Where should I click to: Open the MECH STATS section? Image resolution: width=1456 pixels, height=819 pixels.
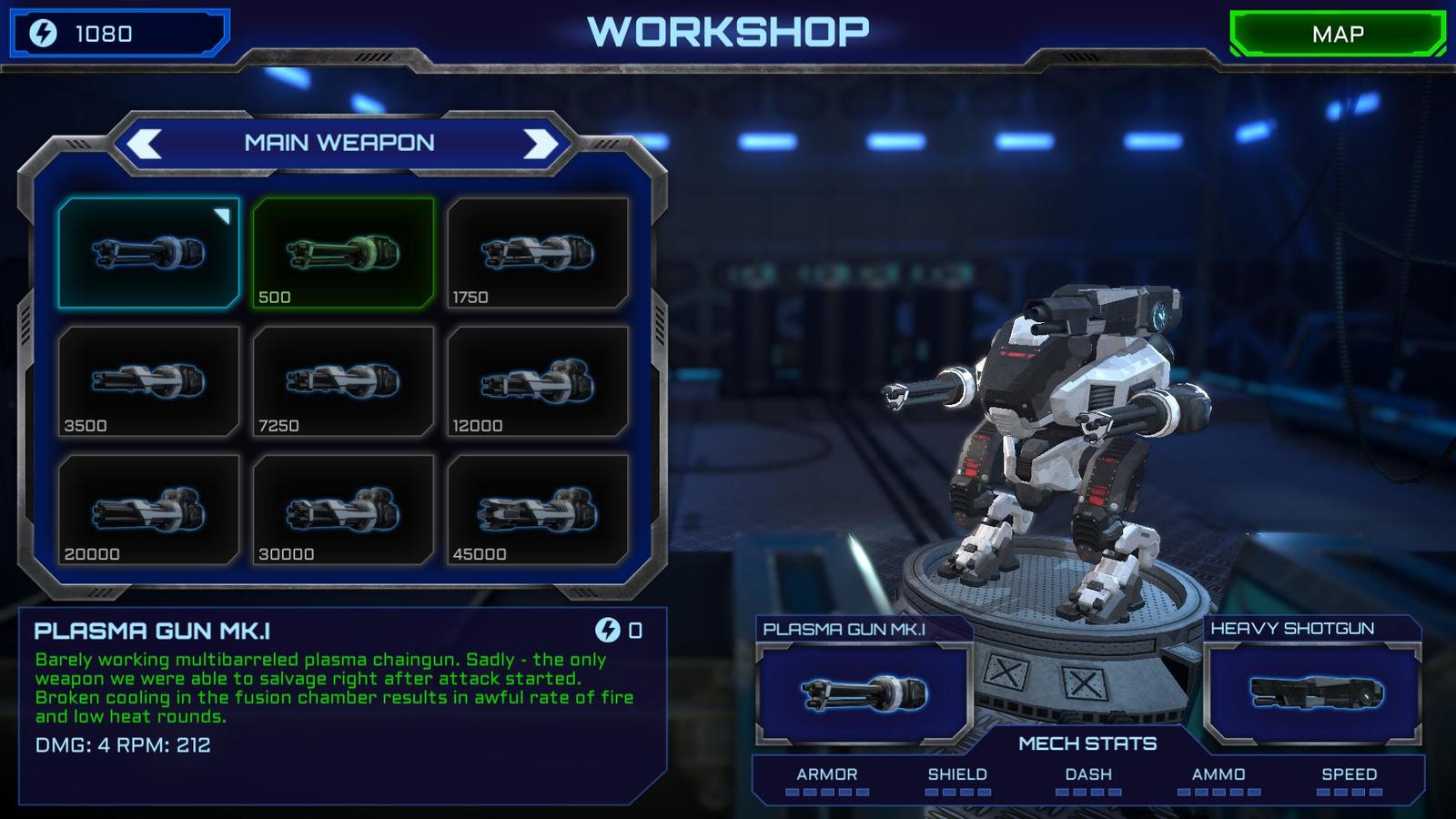[x=1088, y=743]
